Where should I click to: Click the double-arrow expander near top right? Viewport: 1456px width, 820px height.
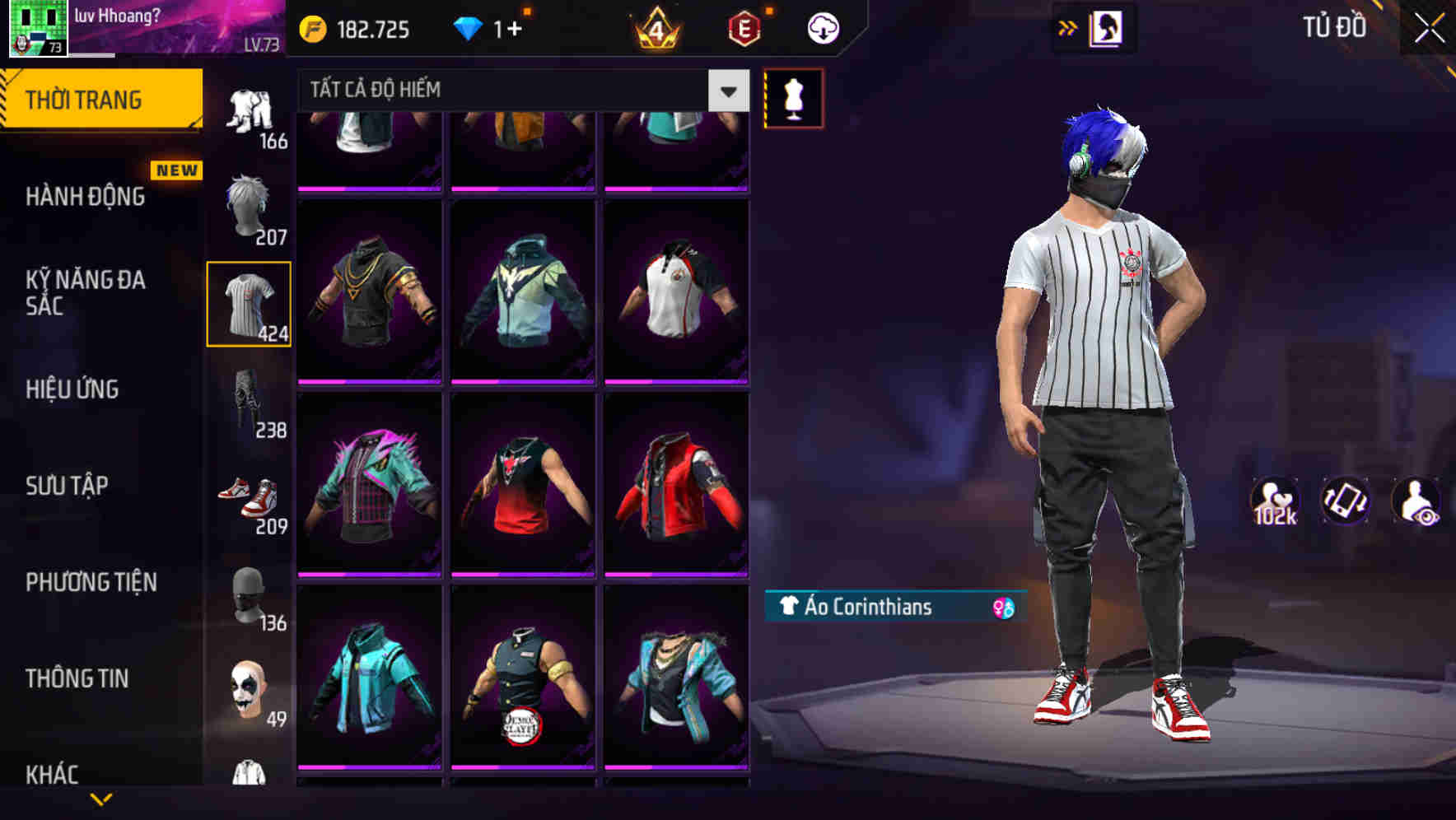pos(1068,27)
